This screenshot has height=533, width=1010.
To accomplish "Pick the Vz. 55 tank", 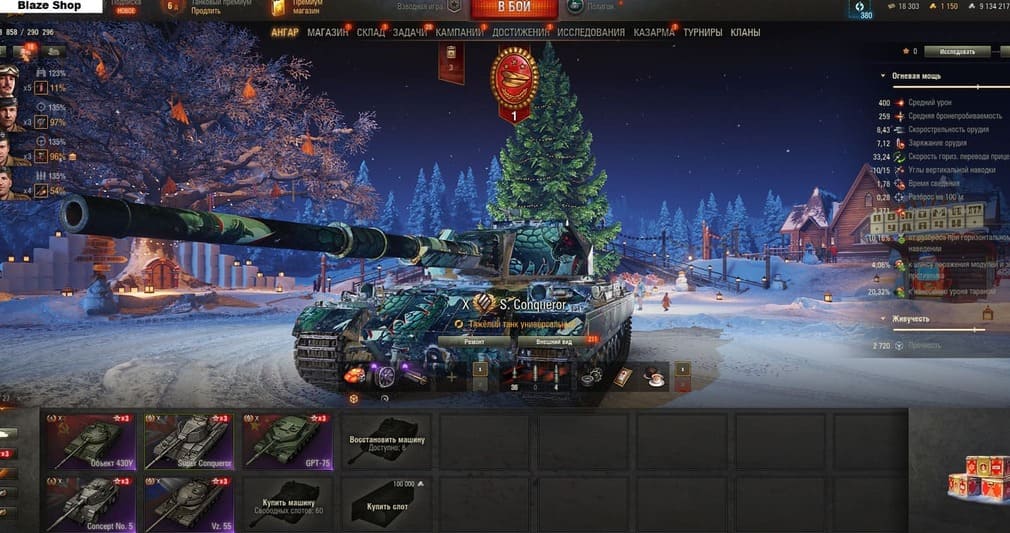I will tap(188, 503).
